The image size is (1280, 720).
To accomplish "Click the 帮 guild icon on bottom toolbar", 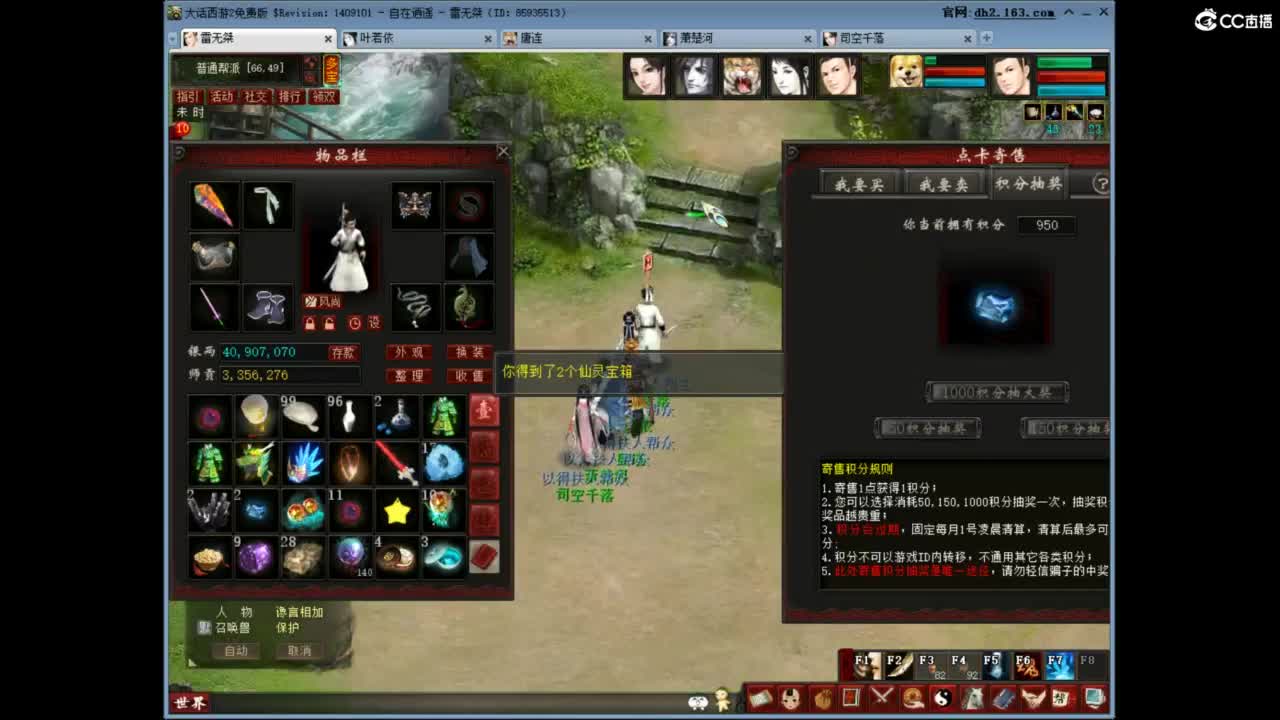I will (1063, 697).
